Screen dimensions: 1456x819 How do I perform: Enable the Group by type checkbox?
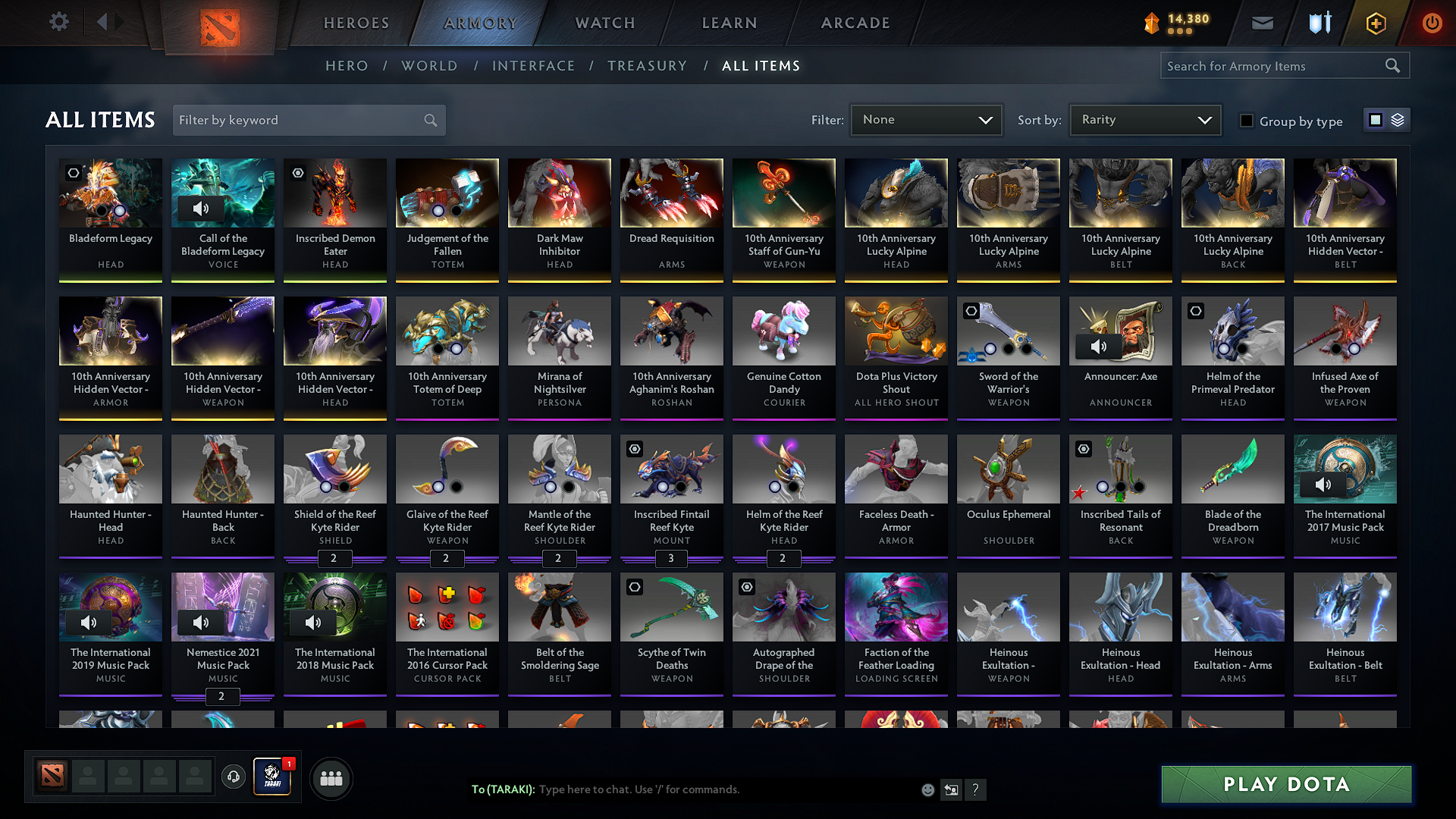pos(1247,120)
